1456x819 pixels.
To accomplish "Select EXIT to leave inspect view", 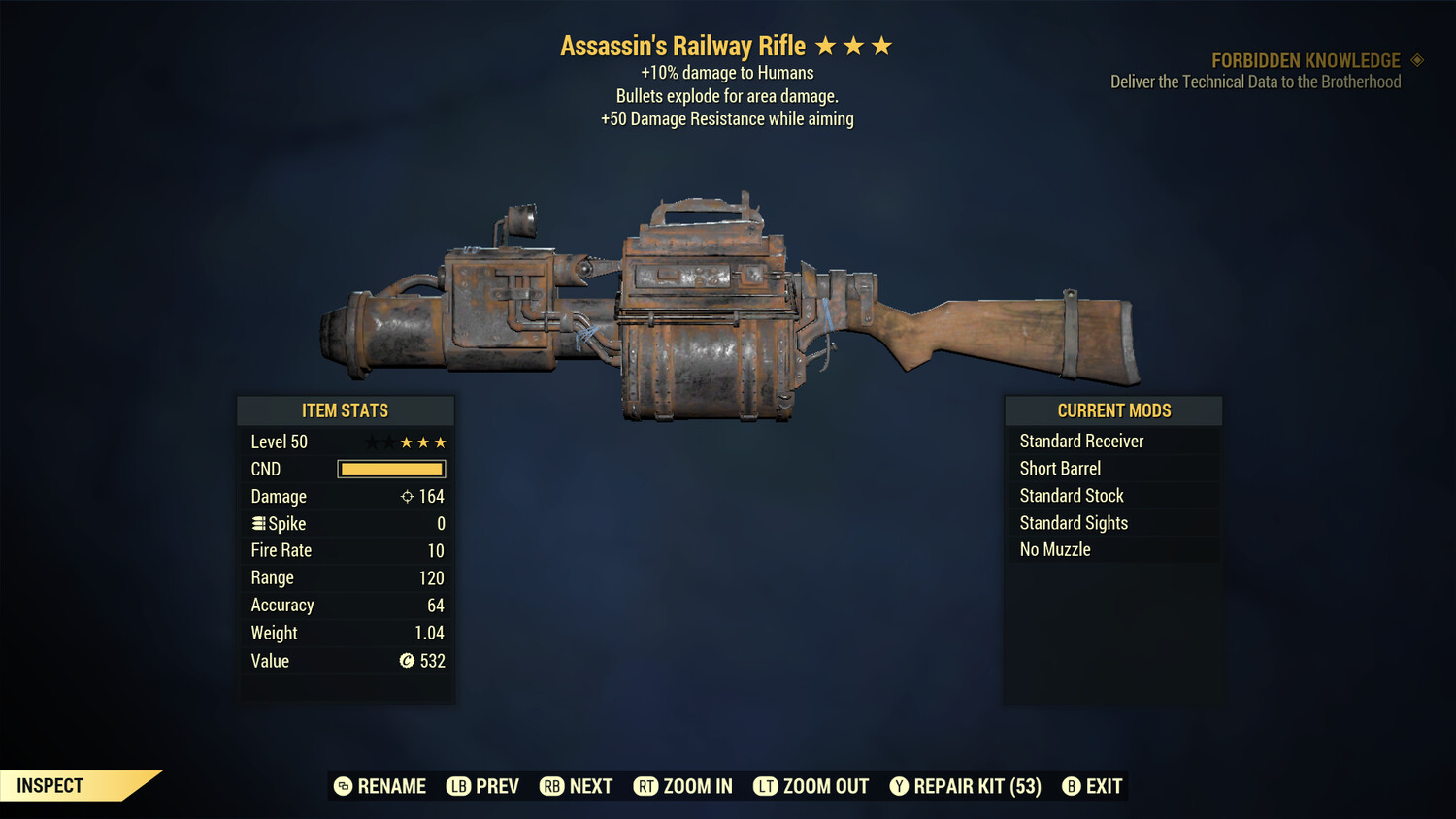I will click(x=1104, y=786).
